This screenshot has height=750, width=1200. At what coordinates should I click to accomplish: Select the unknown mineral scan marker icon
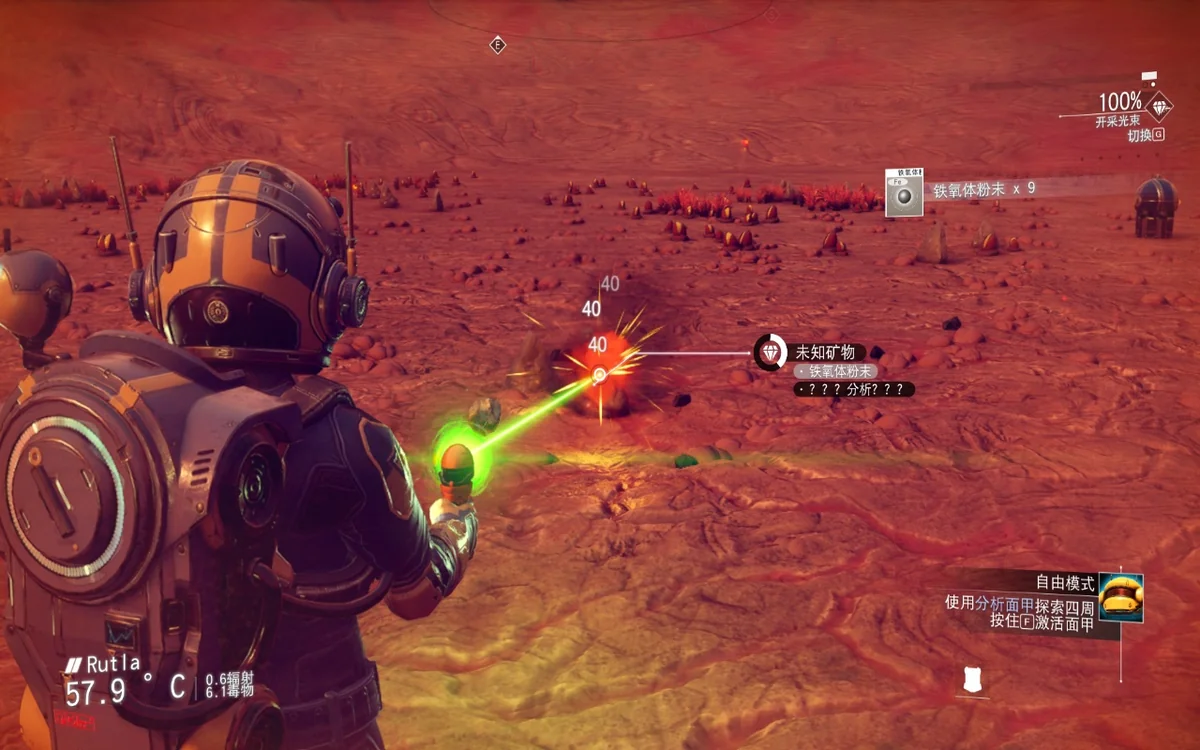(769, 352)
